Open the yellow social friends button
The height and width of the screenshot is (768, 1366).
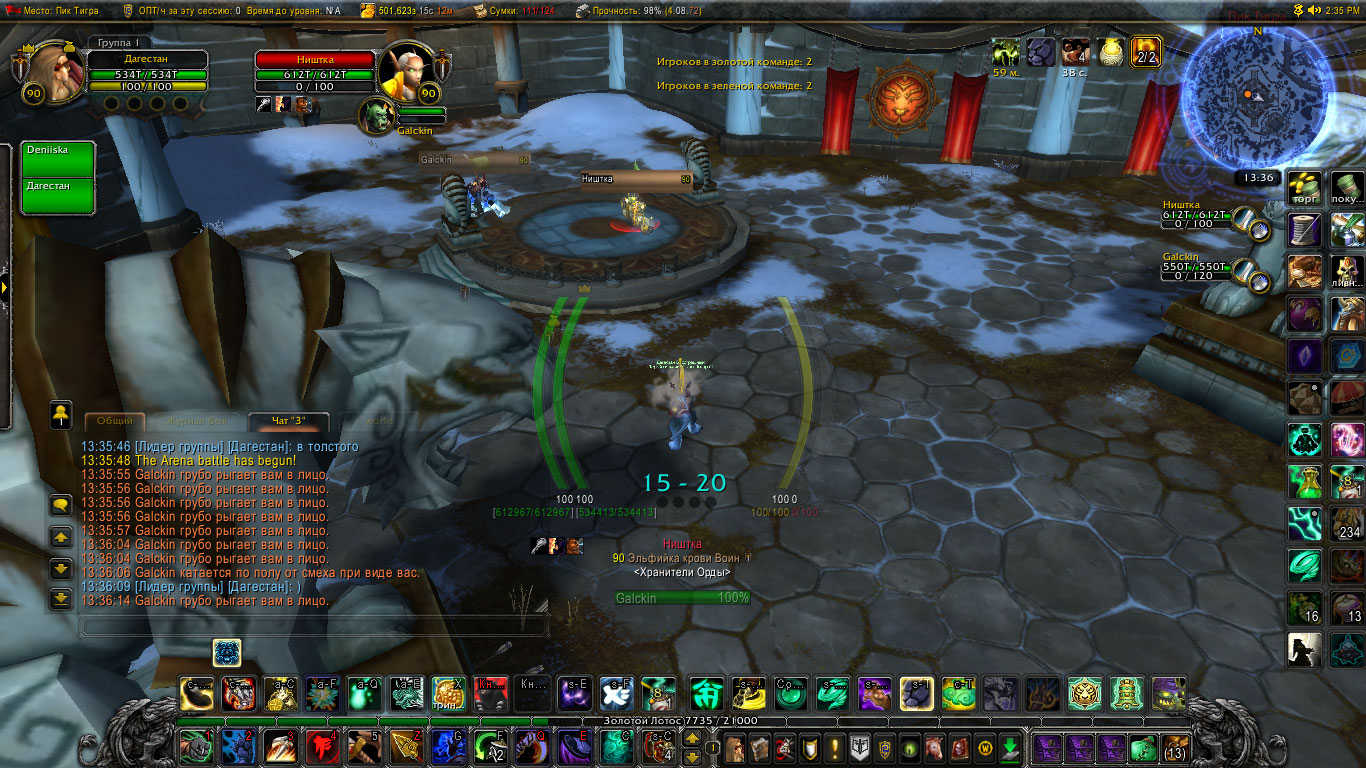click(61, 413)
